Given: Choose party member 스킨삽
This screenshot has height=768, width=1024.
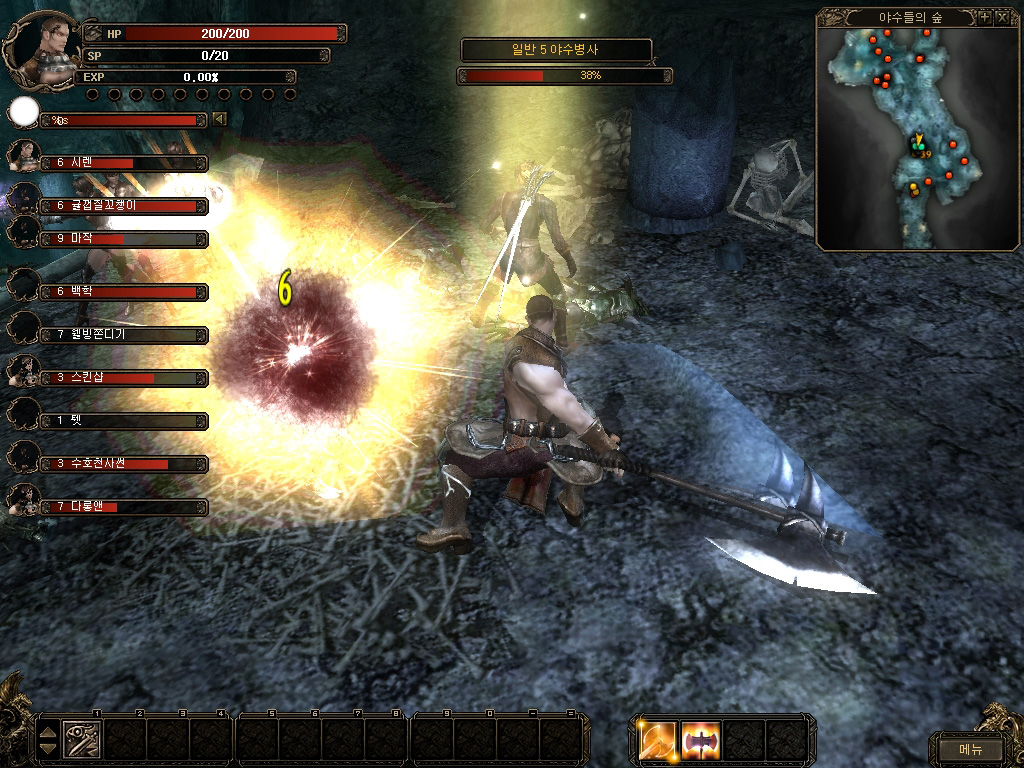Looking at the screenshot, I should pyautogui.click(x=125, y=378).
